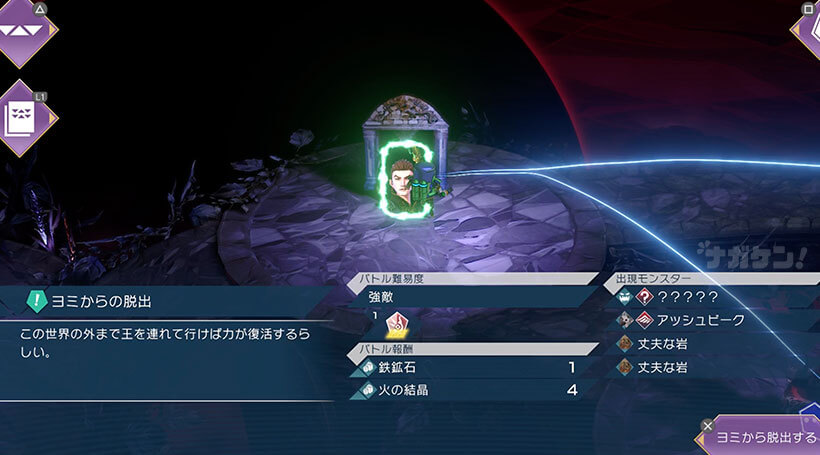Open the top-left purple diamond menu
Screen dimensions: 820x455
pyautogui.click(x=24, y=28)
